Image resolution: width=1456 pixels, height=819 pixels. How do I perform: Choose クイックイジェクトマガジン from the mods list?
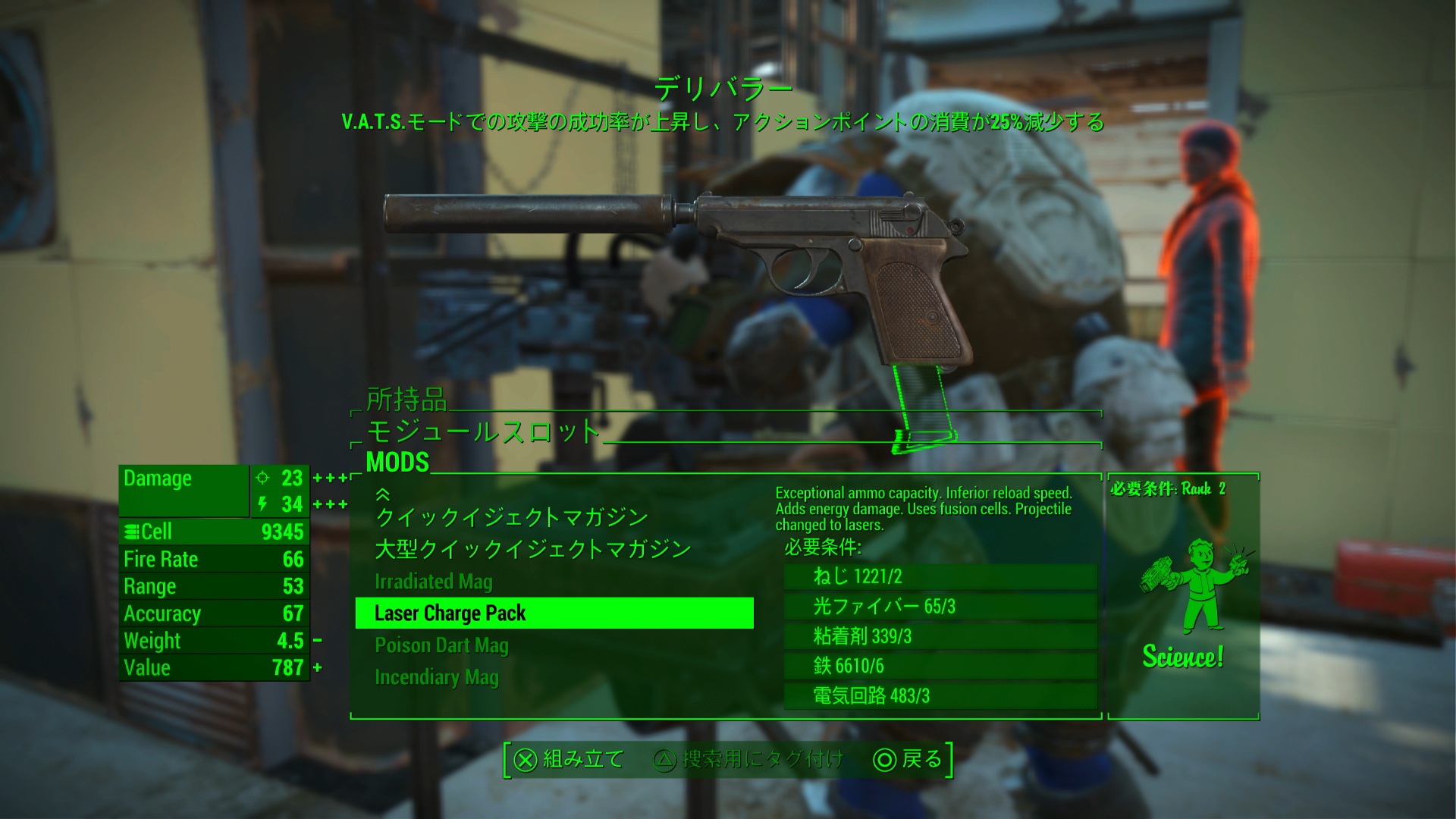pyautogui.click(x=512, y=517)
